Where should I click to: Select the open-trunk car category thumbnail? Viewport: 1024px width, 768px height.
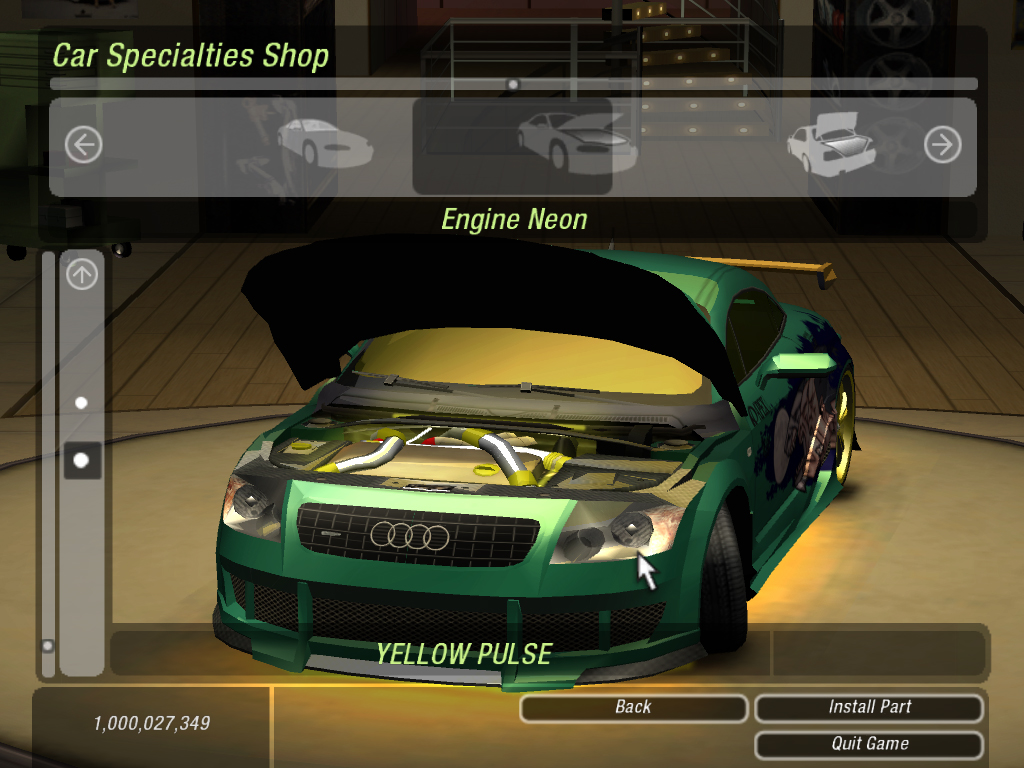click(x=832, y=146)
